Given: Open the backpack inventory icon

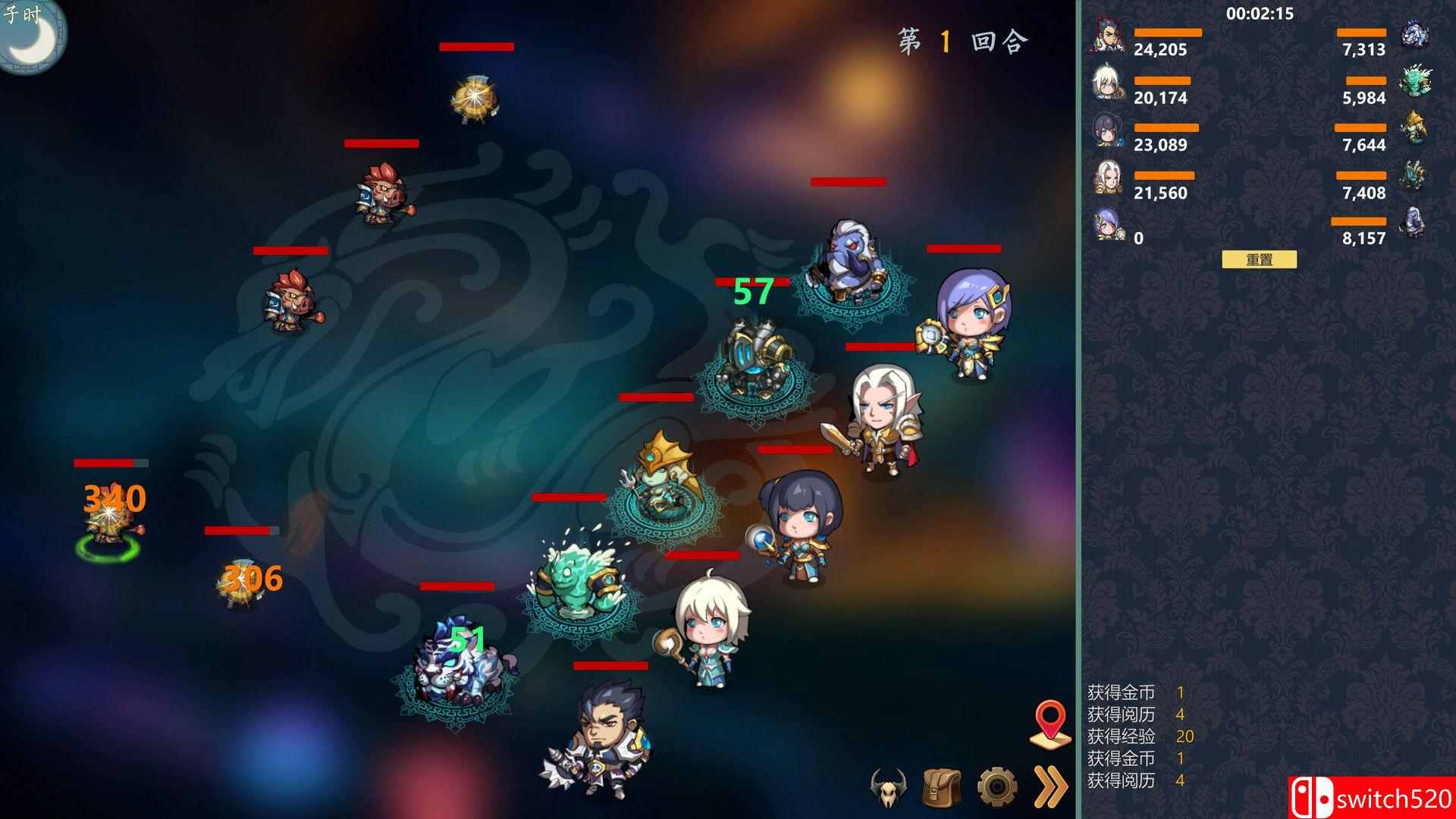Looking at the screenshot, I should 943,789.
